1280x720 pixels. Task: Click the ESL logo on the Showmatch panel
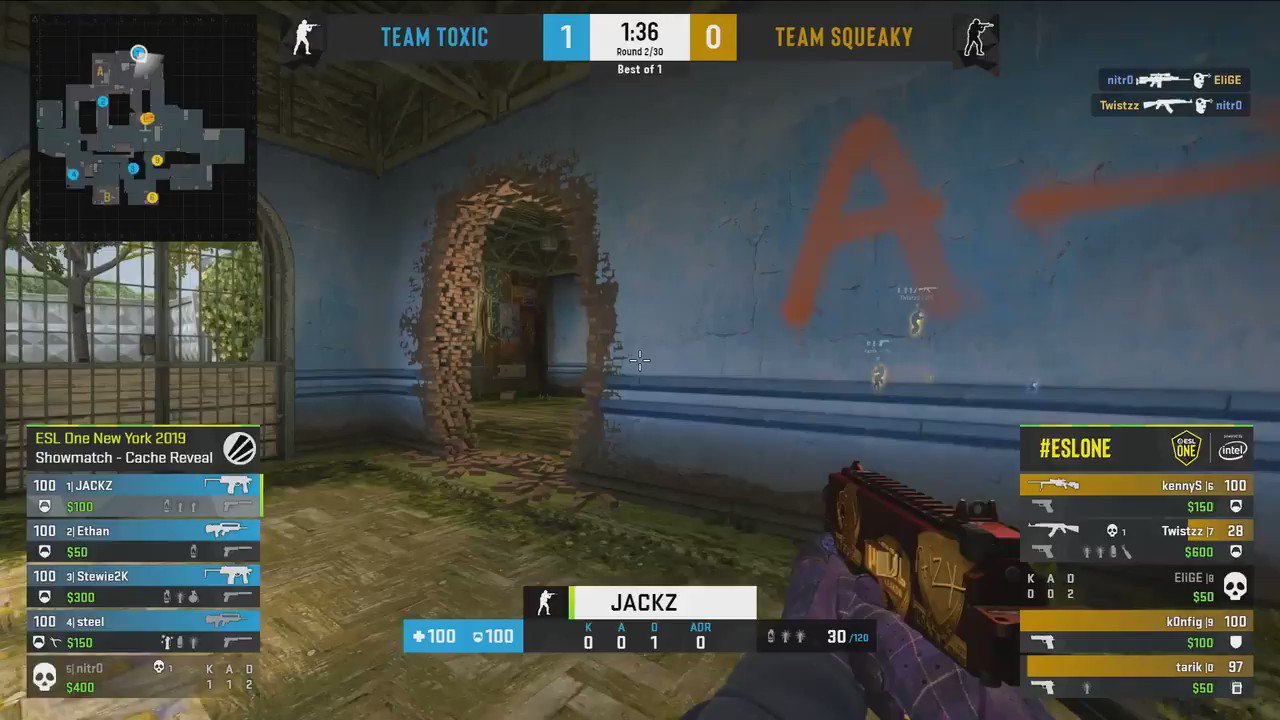(x=240, y=448)
